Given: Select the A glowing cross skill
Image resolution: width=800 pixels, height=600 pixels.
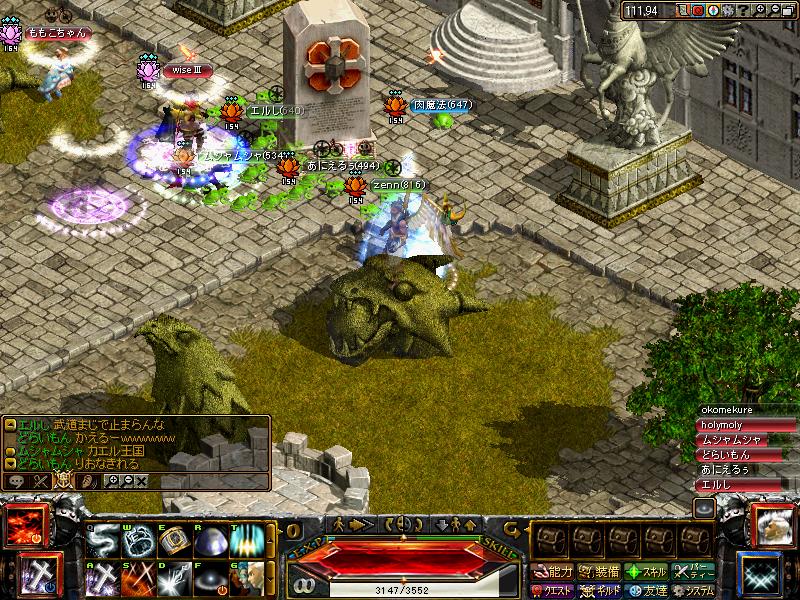Looking at the screenshot, I should click(102, 578).
